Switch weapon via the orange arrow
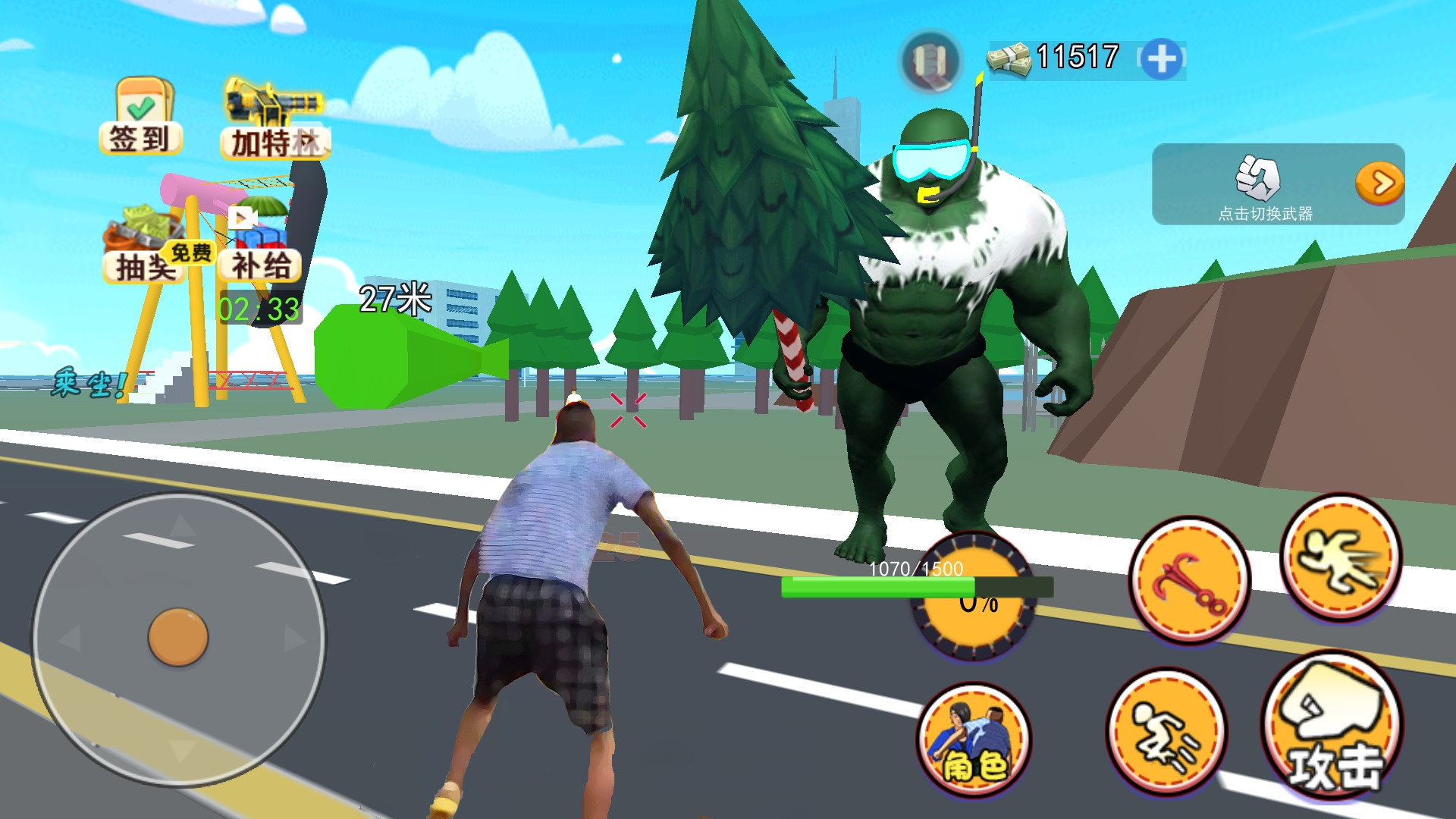This screenshot has height=819, width=1456. (x=1379, y=183)
